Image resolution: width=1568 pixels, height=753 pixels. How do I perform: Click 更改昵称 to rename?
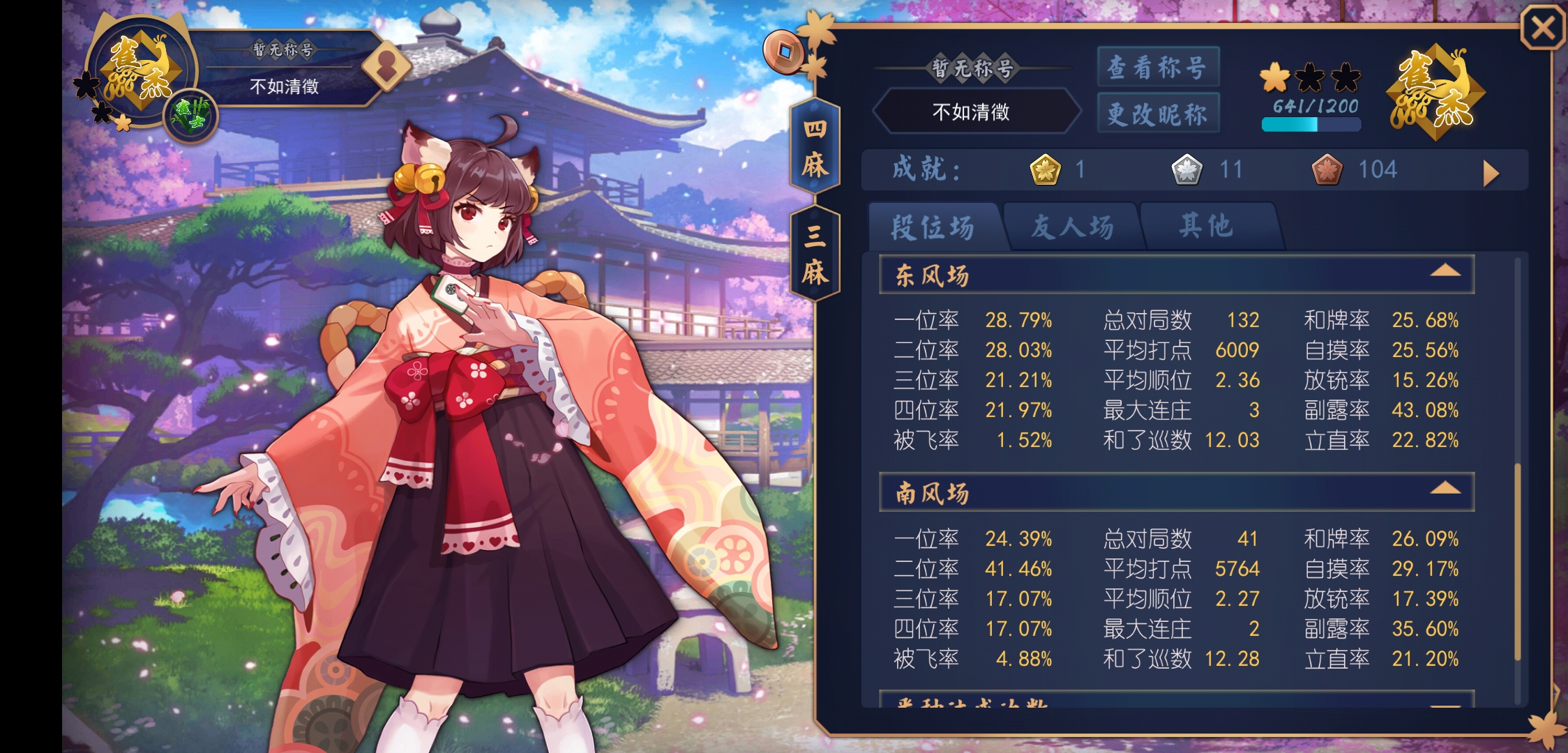tap(1158, 114)
